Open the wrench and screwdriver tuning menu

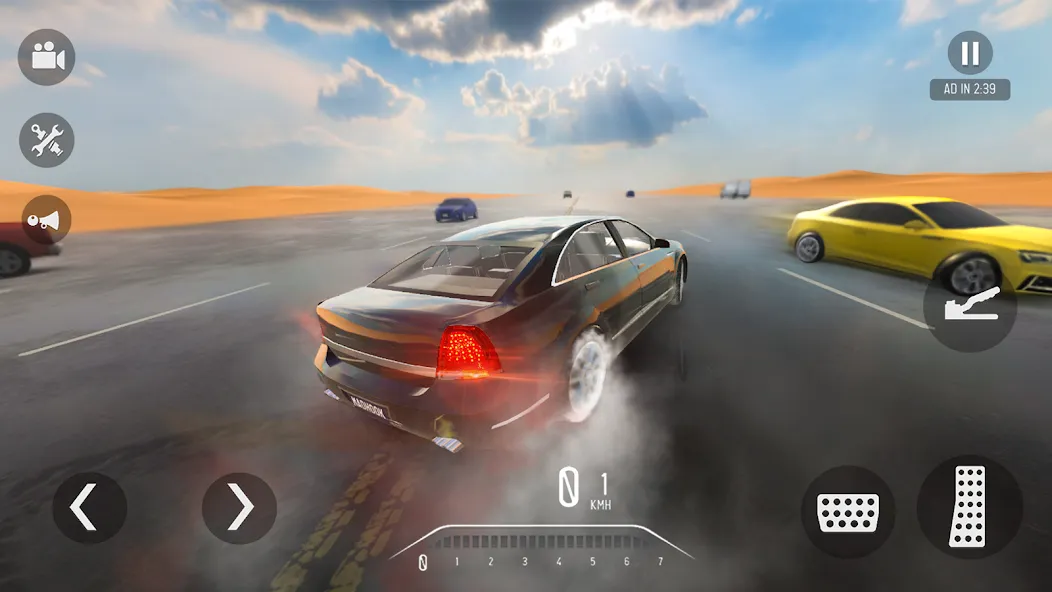(47, 140)
